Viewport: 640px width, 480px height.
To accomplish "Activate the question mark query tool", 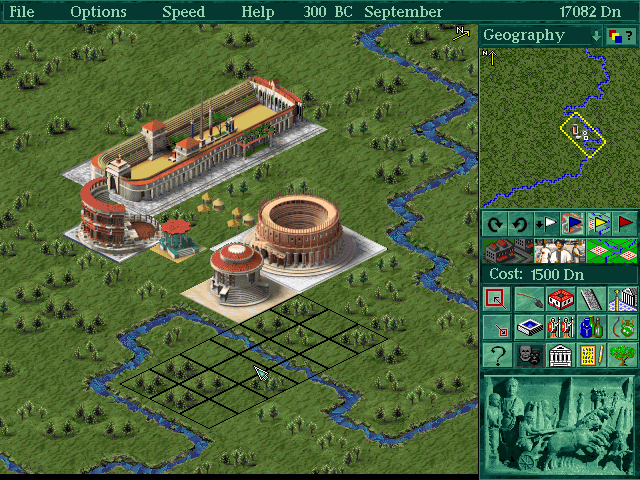I will (x=497, y=355).
